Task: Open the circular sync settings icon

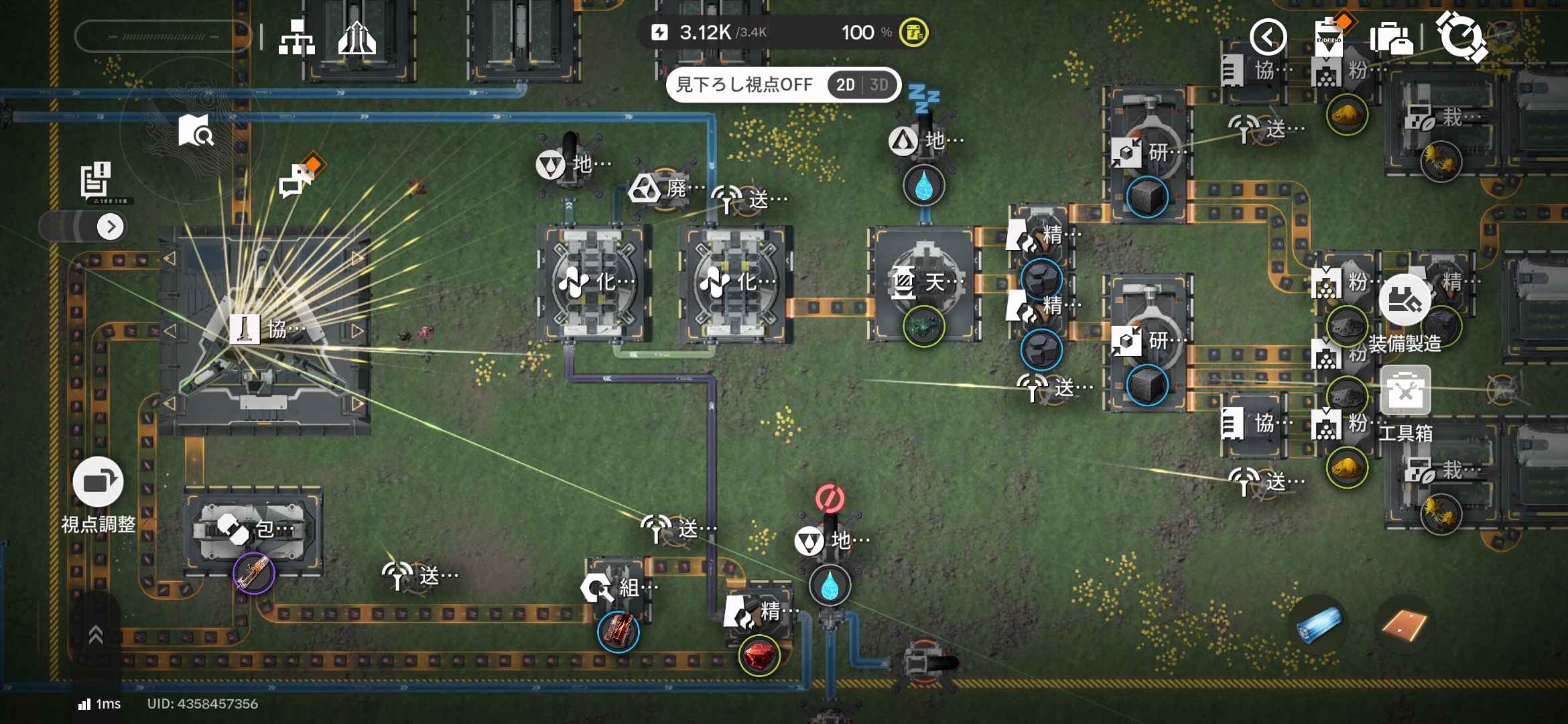Action: [x=1461, y=37]
